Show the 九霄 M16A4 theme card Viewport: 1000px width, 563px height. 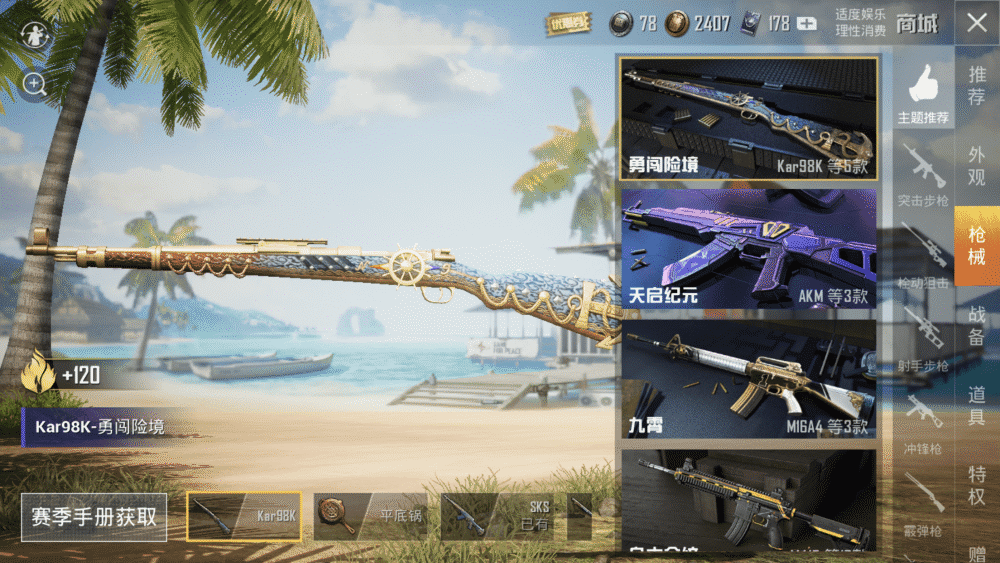[749, 380]
